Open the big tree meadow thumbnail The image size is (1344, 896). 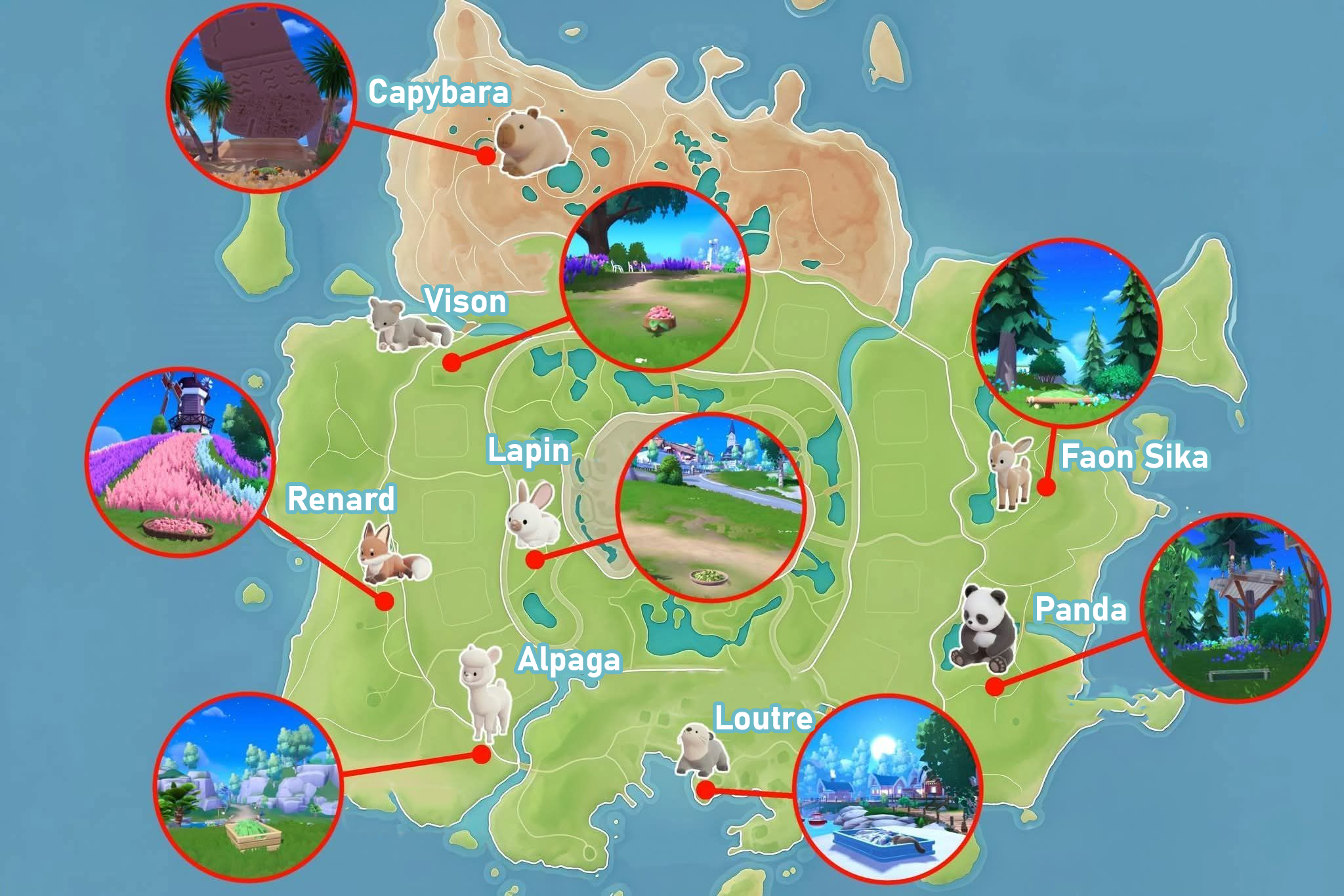click(654, 277)
